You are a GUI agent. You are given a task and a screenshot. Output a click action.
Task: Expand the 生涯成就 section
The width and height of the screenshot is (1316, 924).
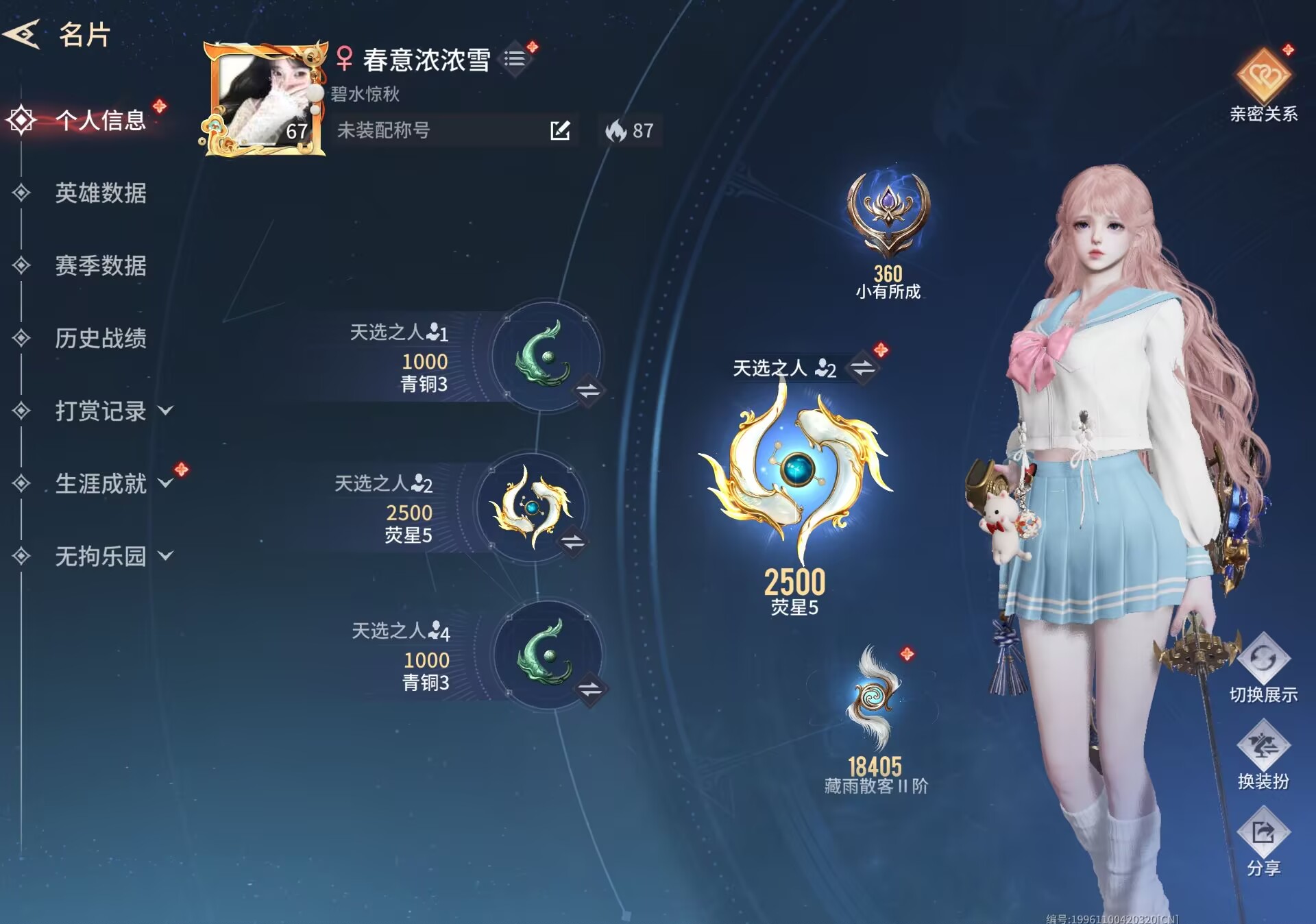(x=113, y=484)
